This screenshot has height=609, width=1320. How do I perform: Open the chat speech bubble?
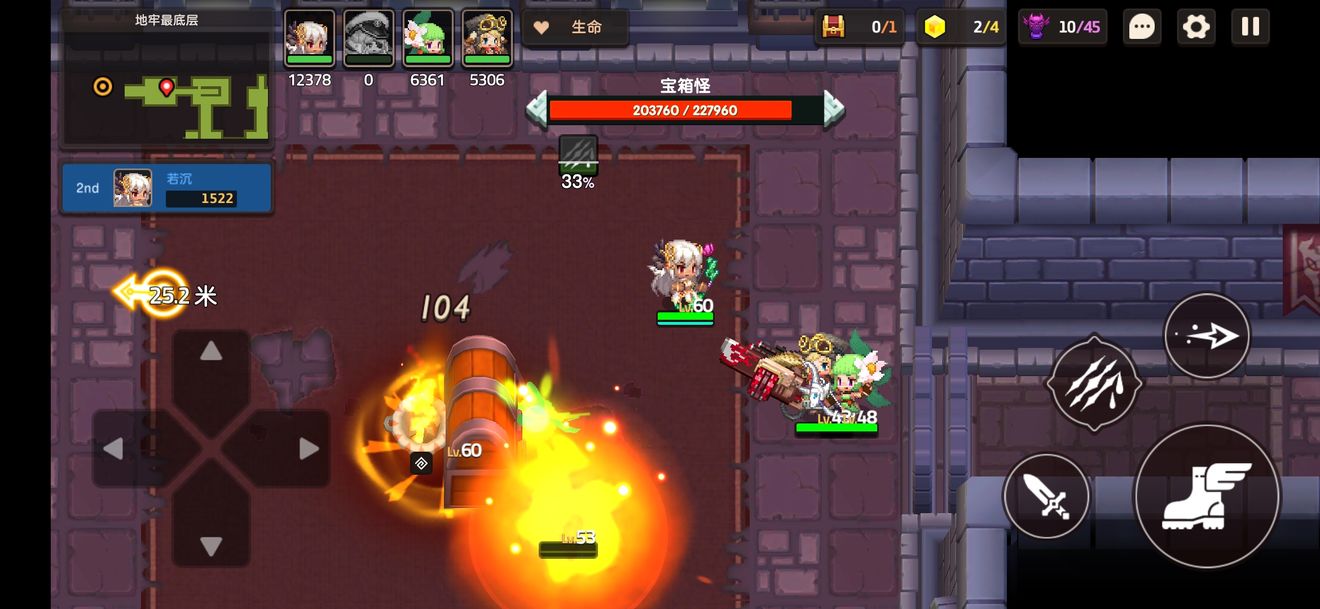1142,27
